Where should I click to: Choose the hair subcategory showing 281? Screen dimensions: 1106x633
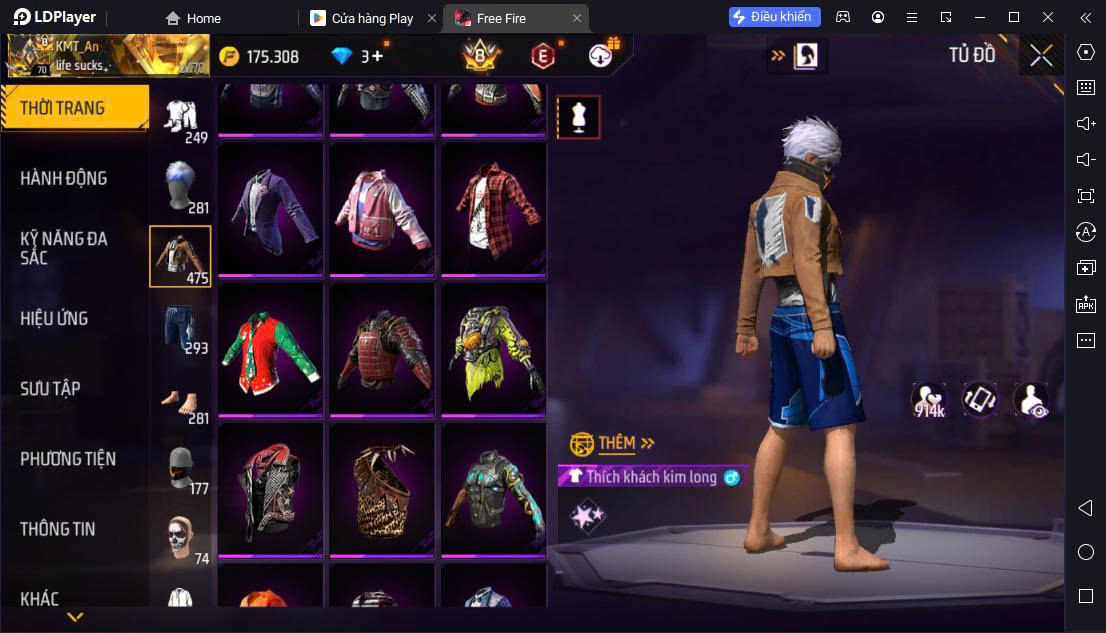coord(181,187)
